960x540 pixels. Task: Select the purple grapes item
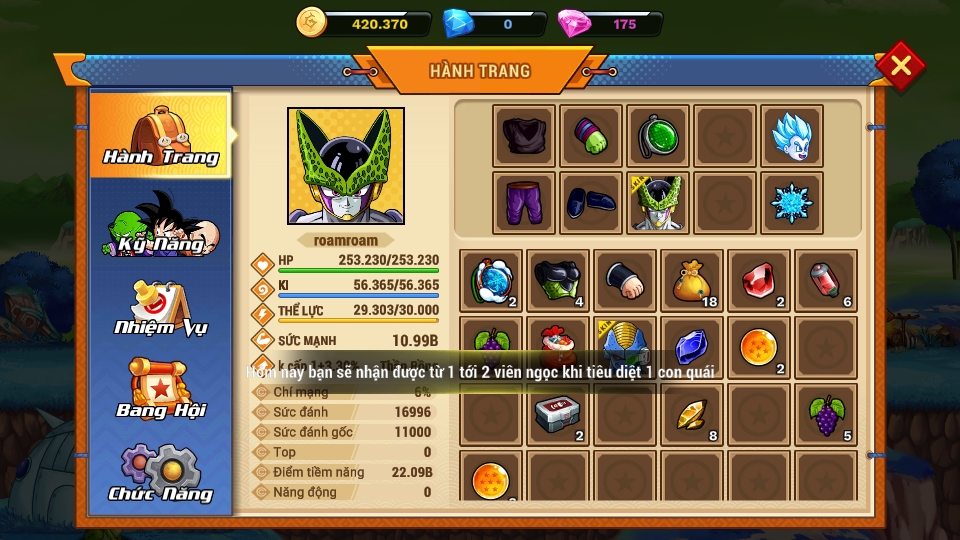[826, 415]
